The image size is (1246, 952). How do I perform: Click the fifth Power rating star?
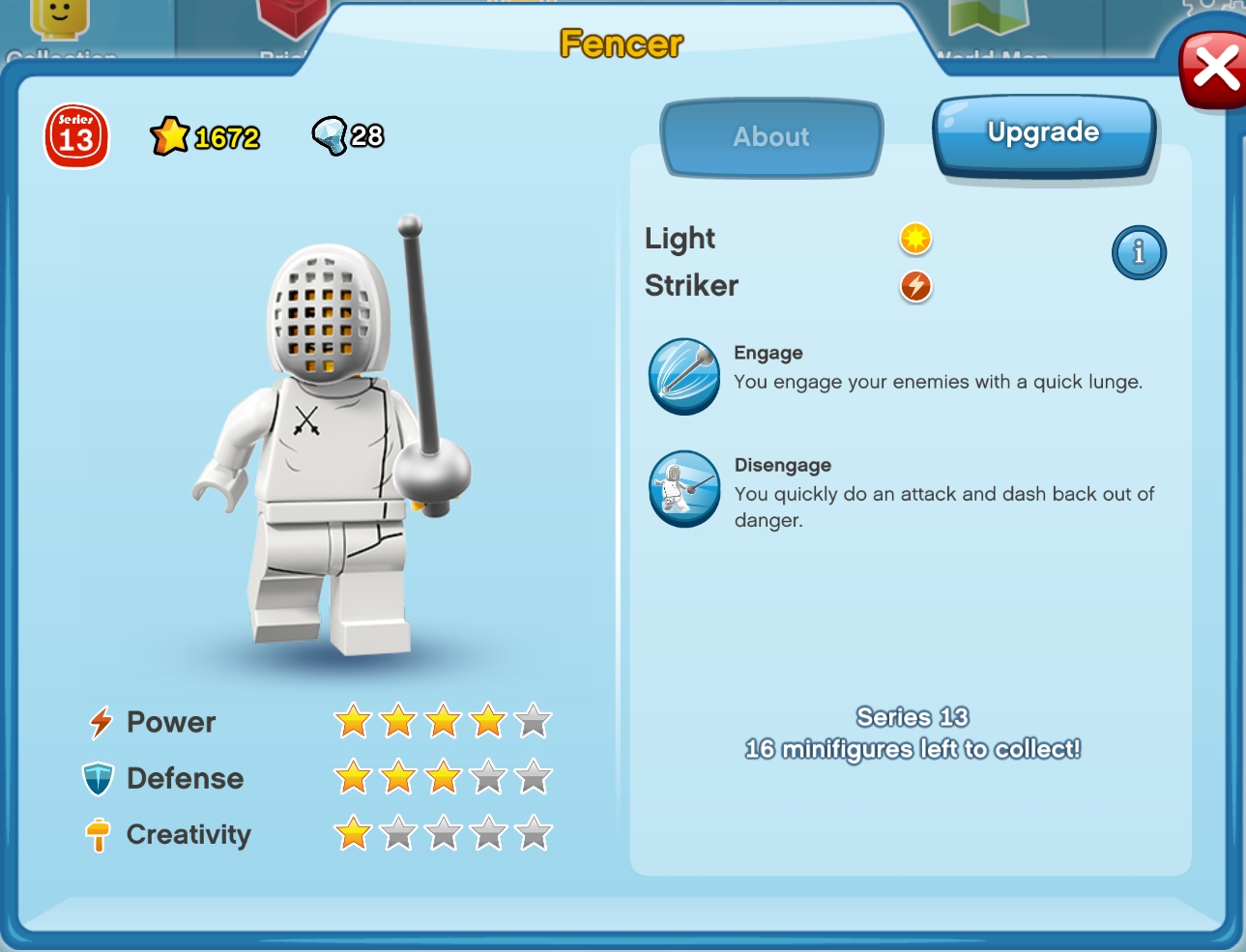pyautogui.click(x=535, y=722)
